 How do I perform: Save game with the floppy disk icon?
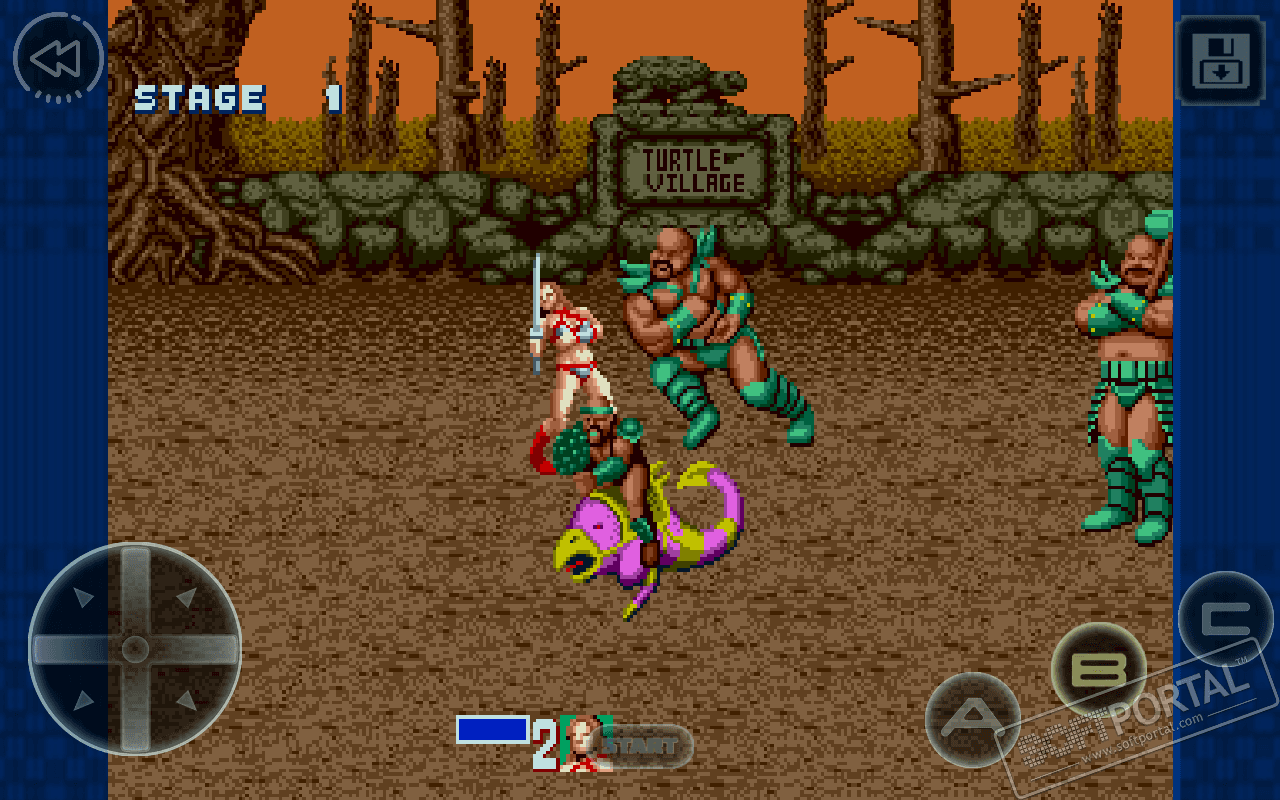1221,60
